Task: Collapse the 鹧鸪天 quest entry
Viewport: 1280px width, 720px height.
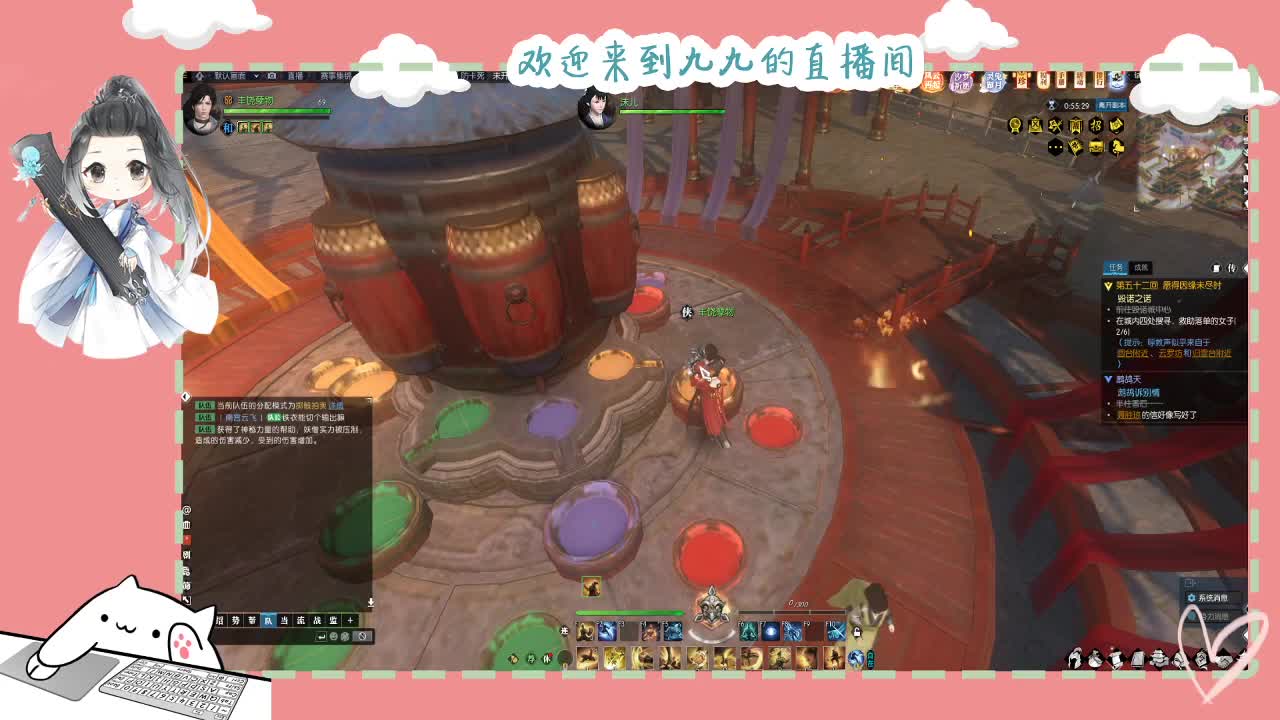Action: (1107, 378)
